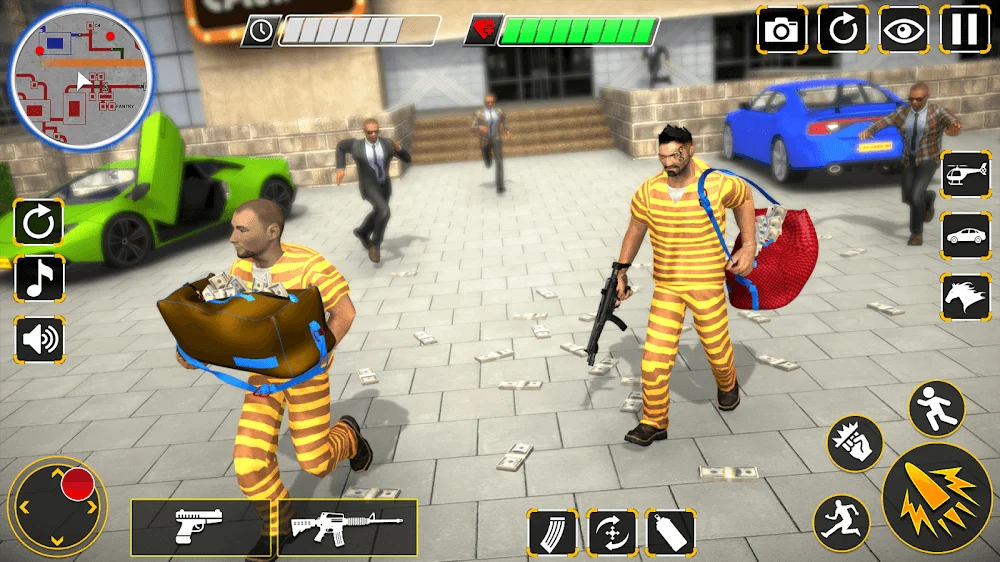Image resolution: width=1000 pixels, height=562 pixels.
Task: Tap the camera button
Action: point(782,29)
